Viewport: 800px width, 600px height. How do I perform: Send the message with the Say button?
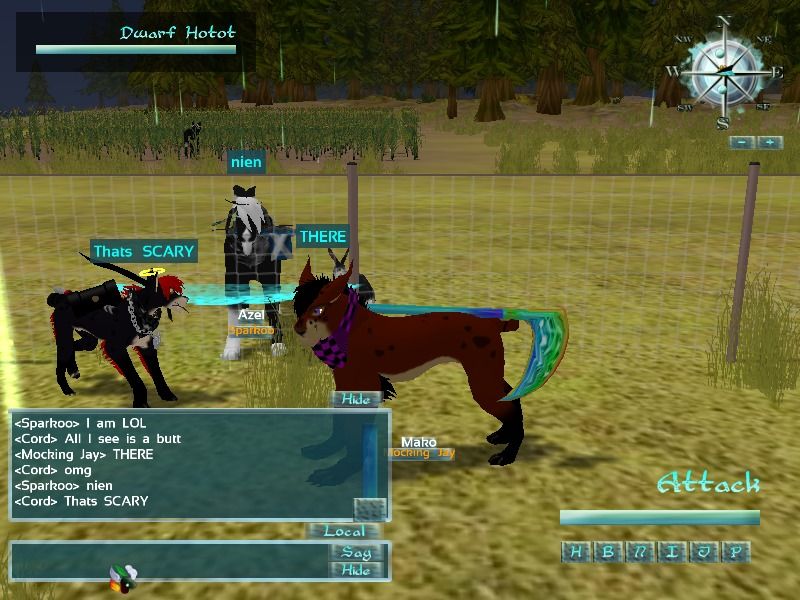(x=356, y=552)
